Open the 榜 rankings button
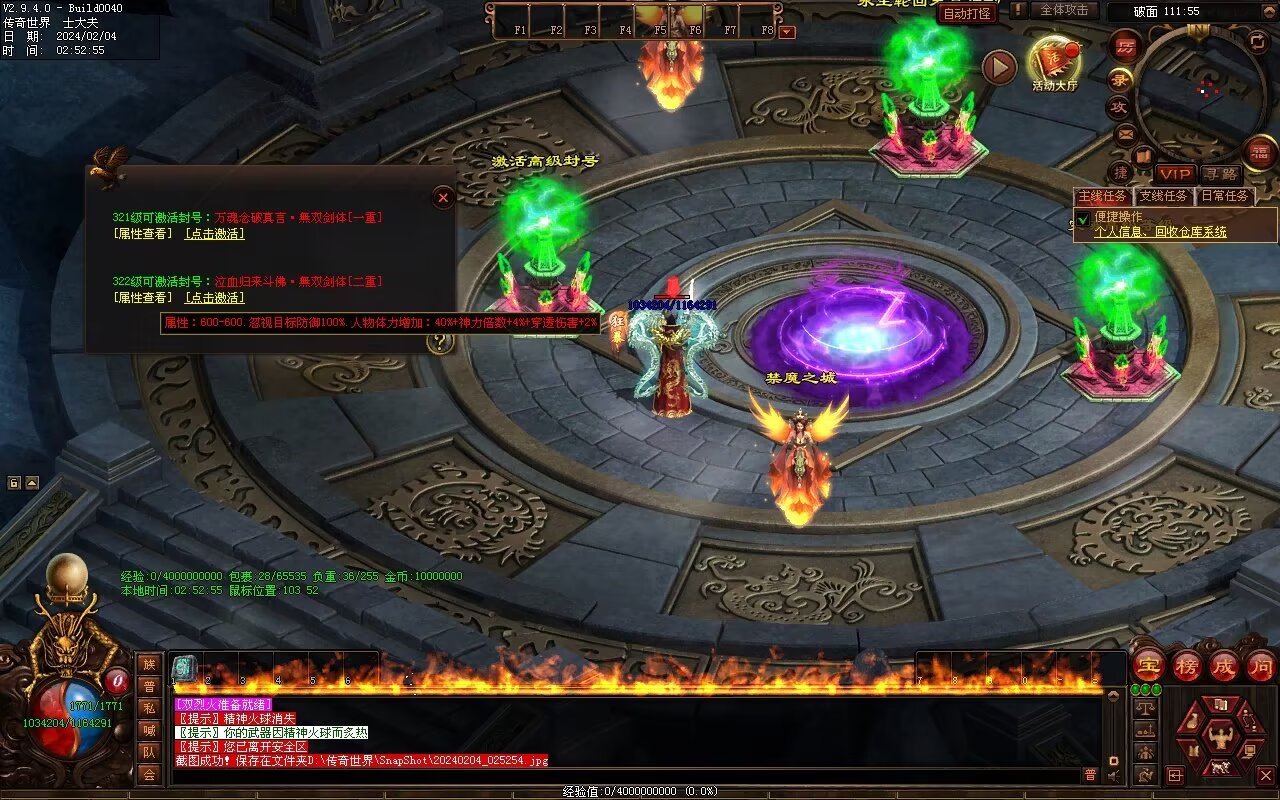 pyautogui.click(x=1187, y=665)
